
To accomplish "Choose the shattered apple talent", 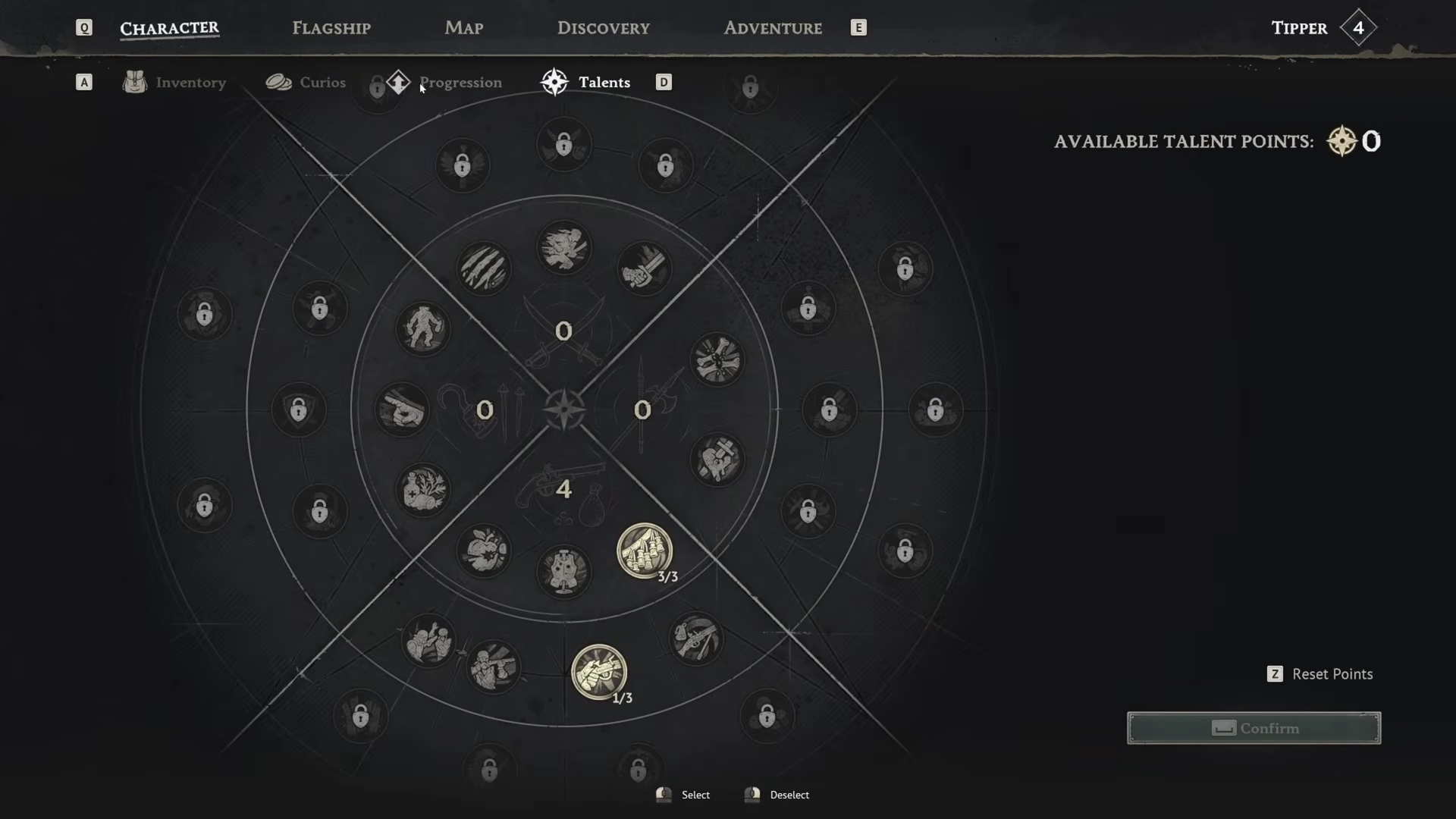I will (484, 551).
